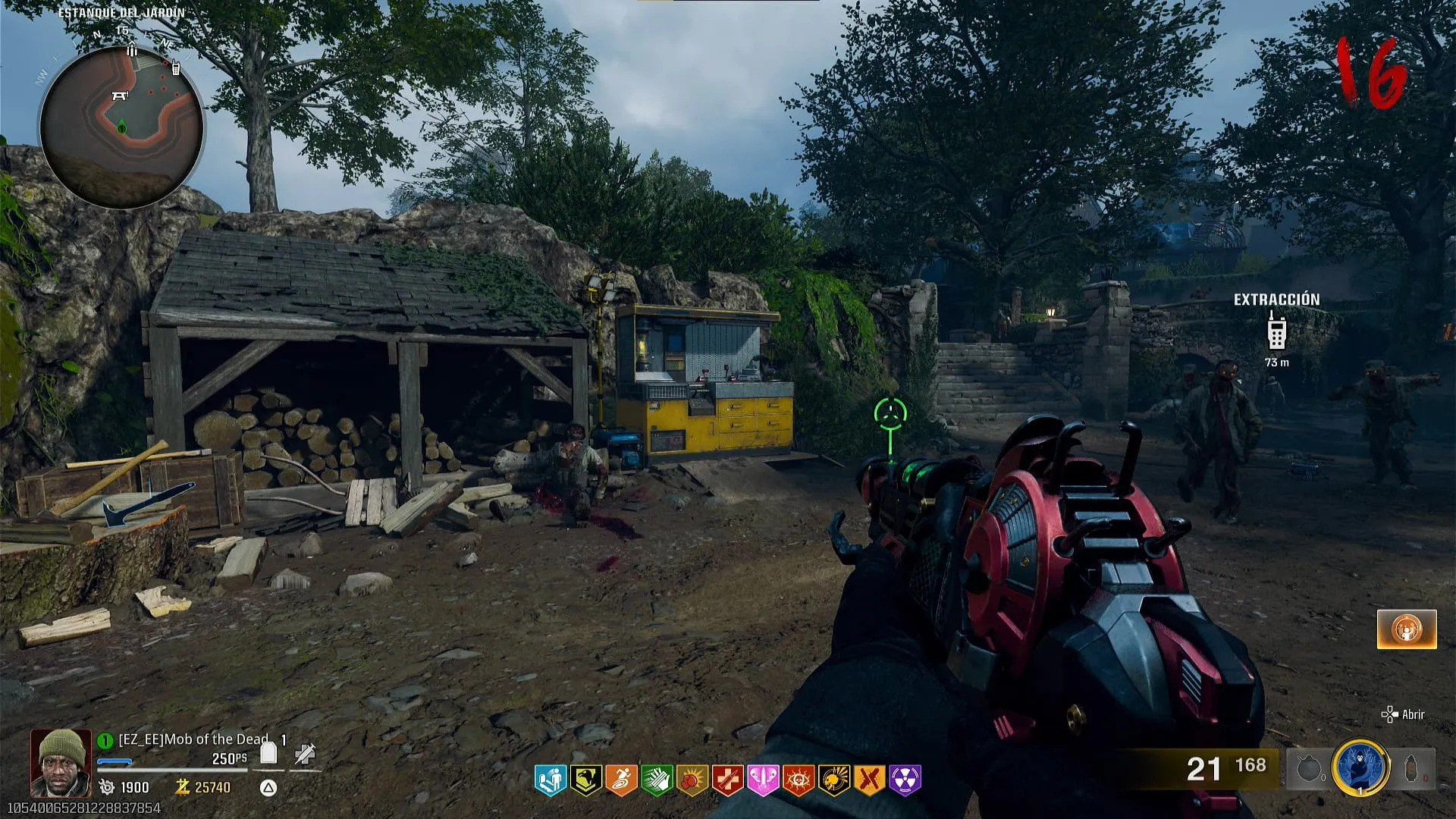Select the boxing glove perk icon
Viewport: 1456px width, 819px height.
click(x=692, y=780)
